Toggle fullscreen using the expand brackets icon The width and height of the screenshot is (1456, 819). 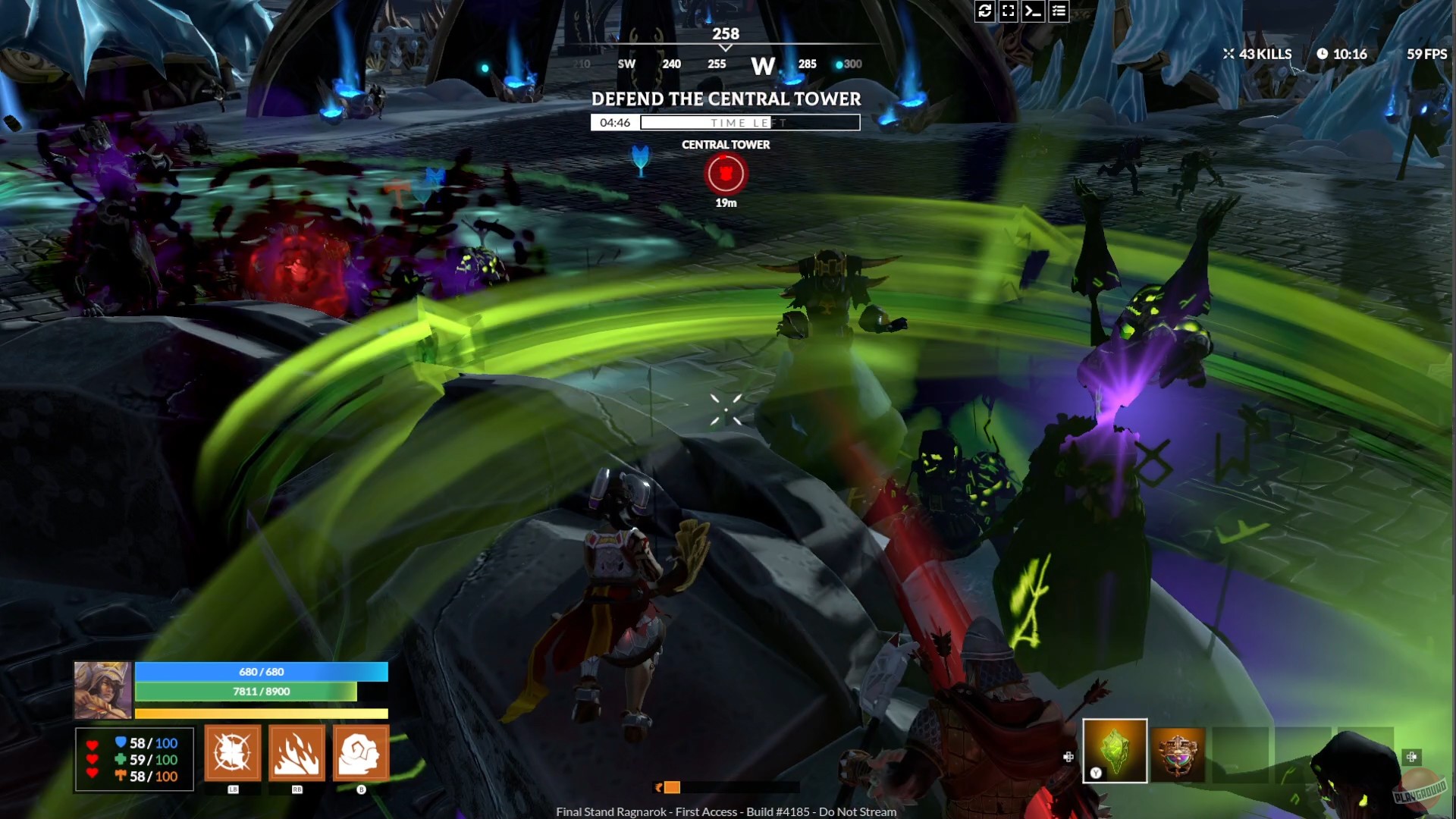(x=1008, y=11)
